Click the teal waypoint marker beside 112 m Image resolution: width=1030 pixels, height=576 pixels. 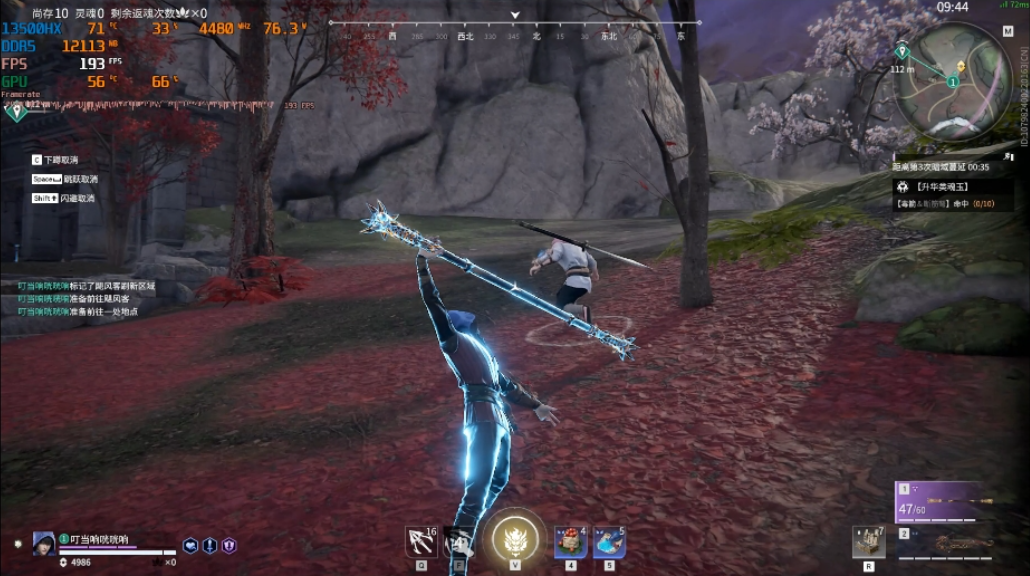(901, 51)
